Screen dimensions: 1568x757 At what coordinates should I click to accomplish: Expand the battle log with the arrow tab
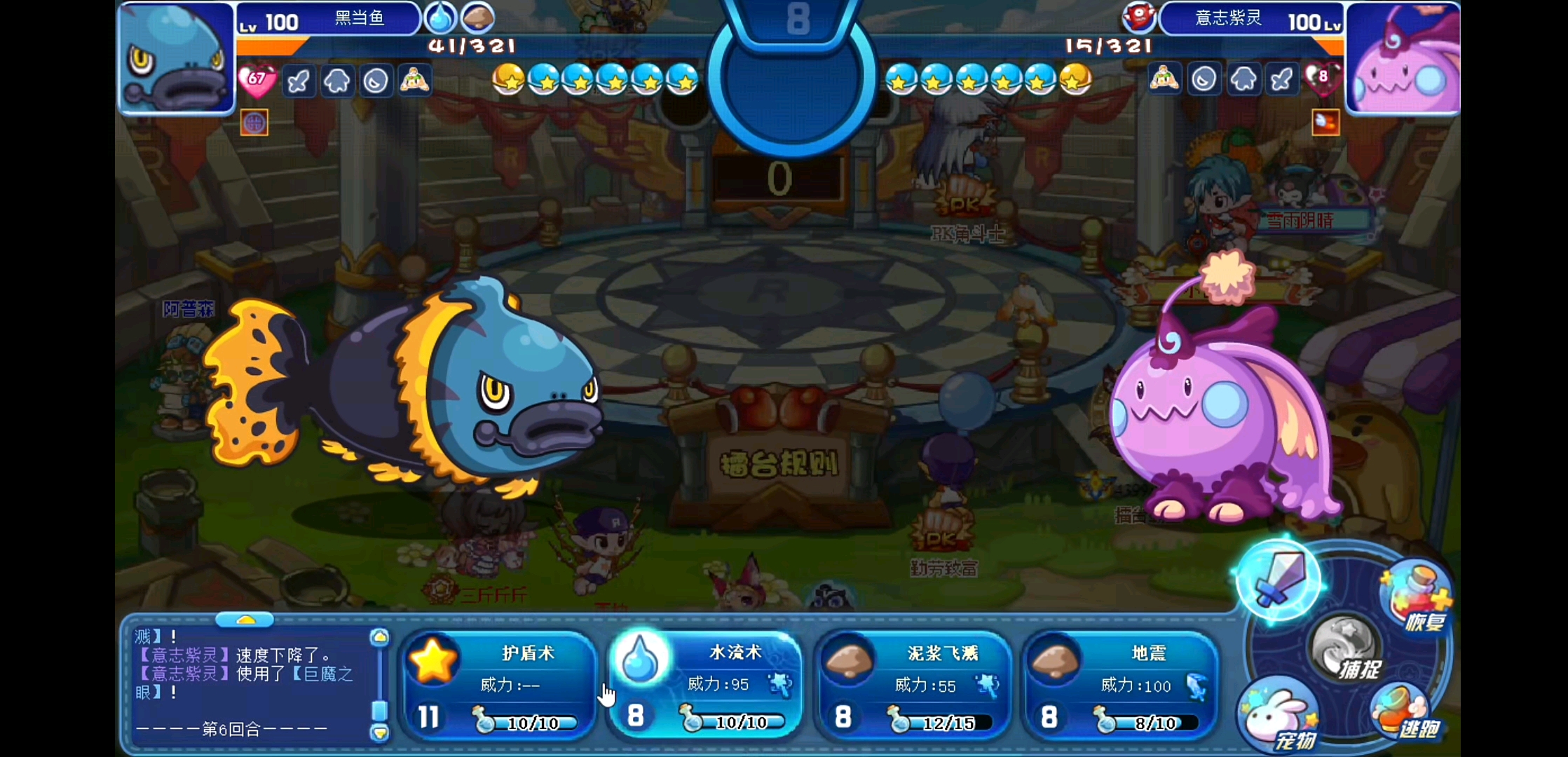(x=245, y=620)
